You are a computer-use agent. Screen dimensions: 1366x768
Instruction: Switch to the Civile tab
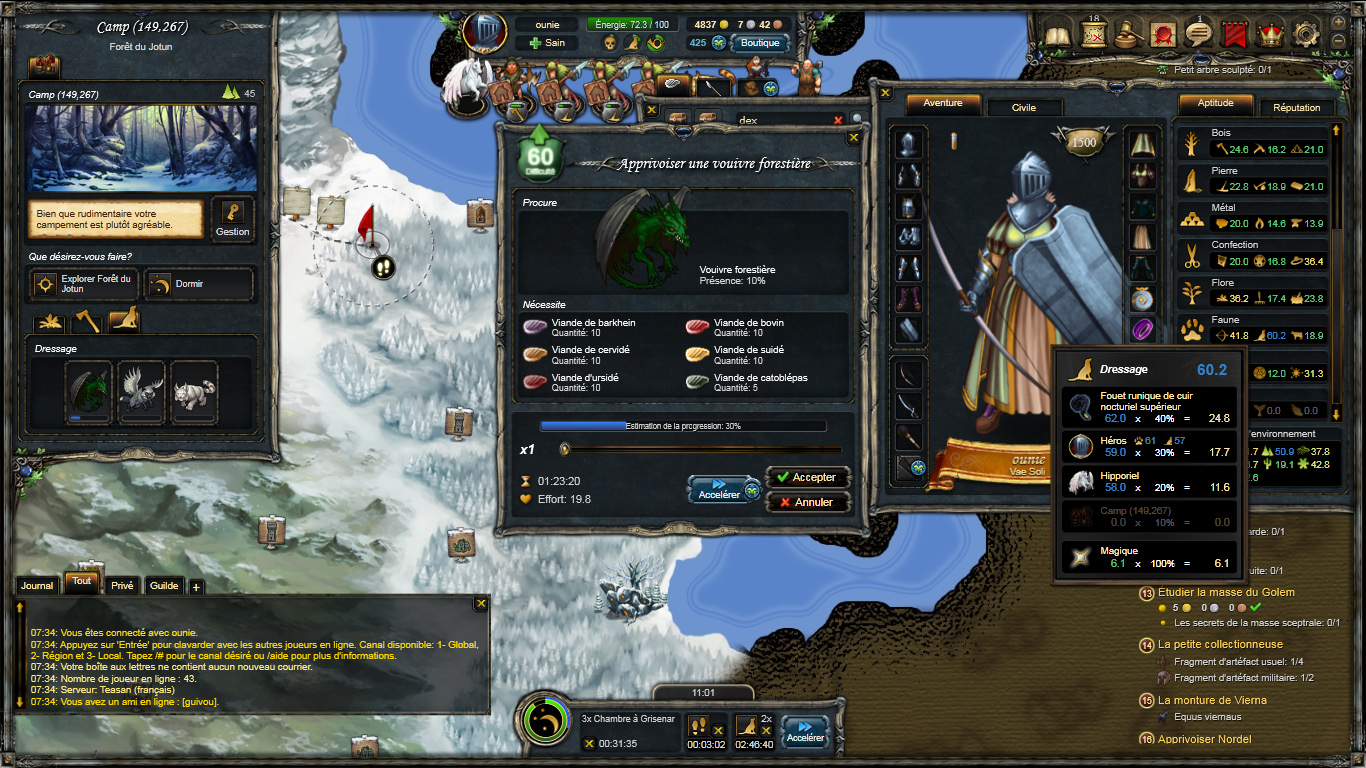point(1024,106)
